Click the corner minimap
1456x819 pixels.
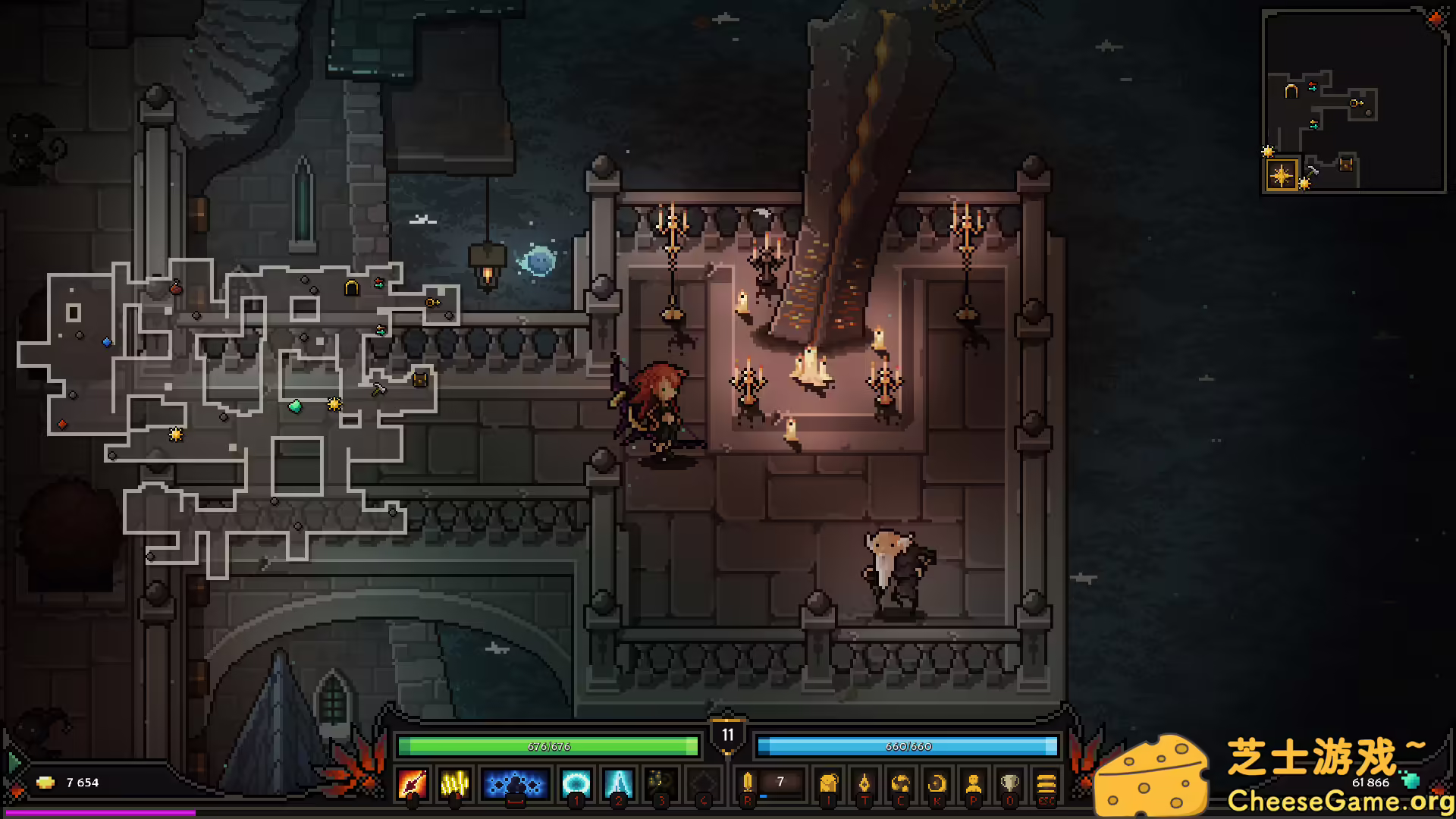1354,101
